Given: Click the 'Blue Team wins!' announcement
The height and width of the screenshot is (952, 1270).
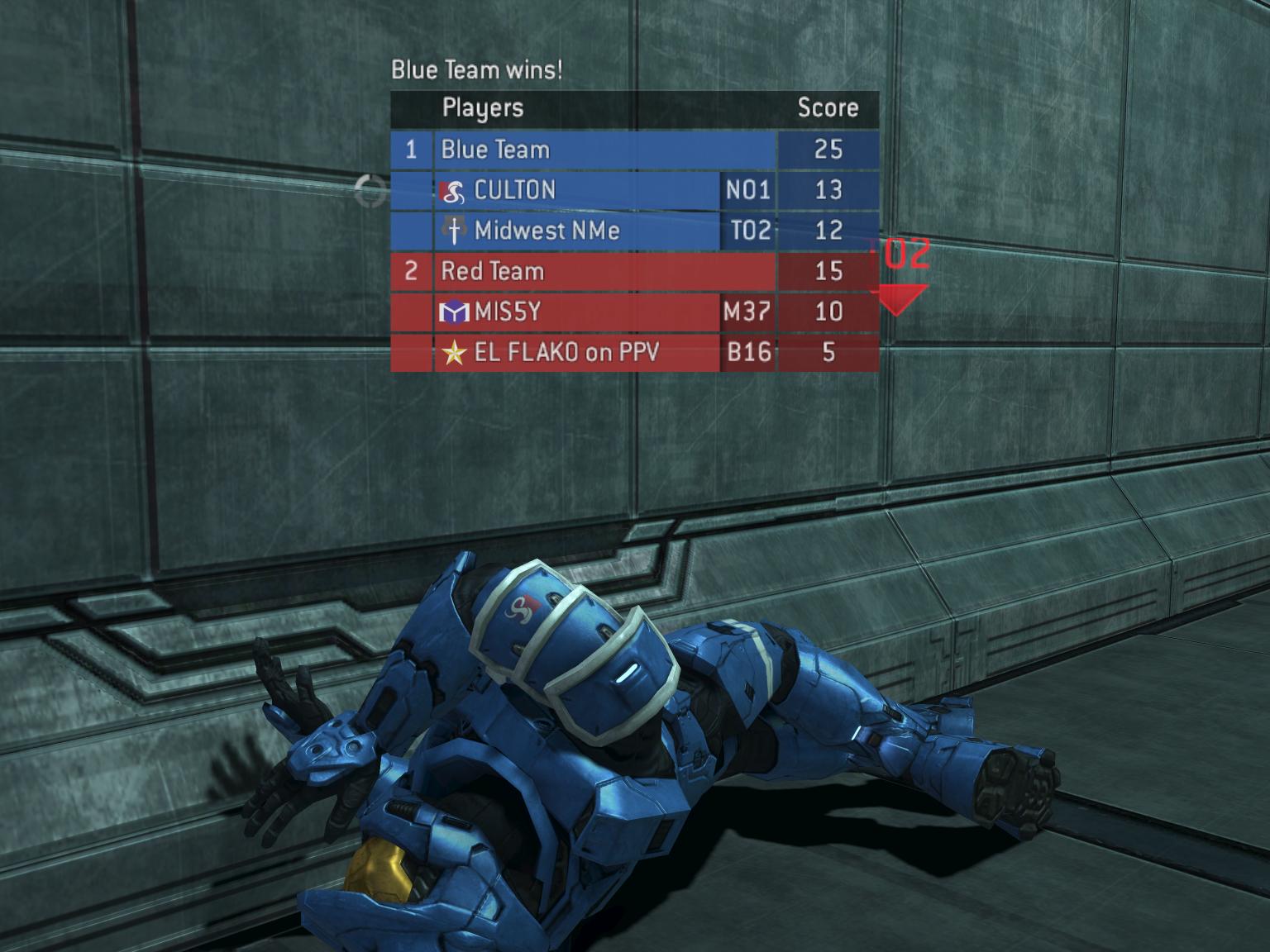Looking at the screenshot, I should coord(477,70).
